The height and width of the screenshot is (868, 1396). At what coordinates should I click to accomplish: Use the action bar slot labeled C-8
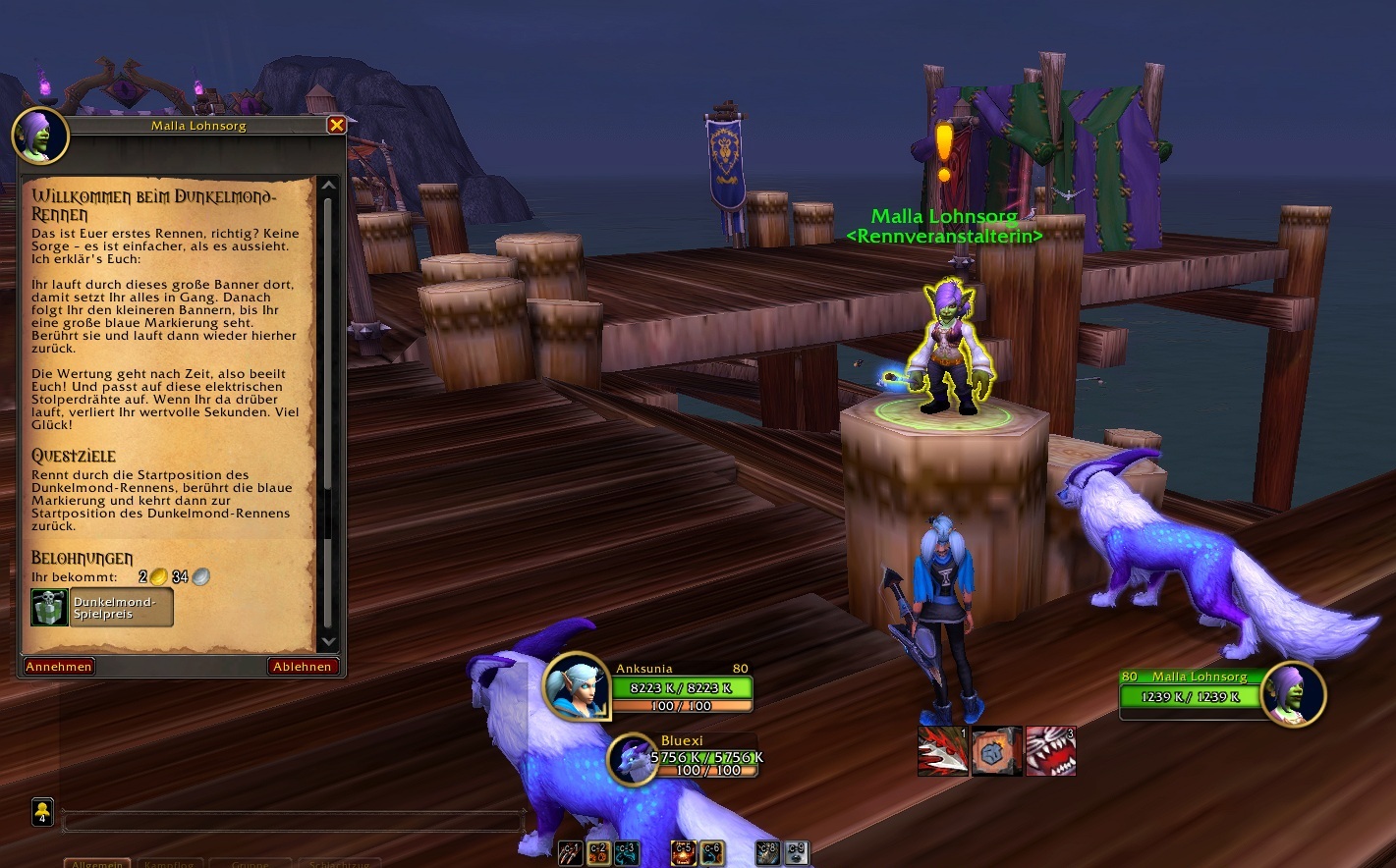tap(769, 853)
